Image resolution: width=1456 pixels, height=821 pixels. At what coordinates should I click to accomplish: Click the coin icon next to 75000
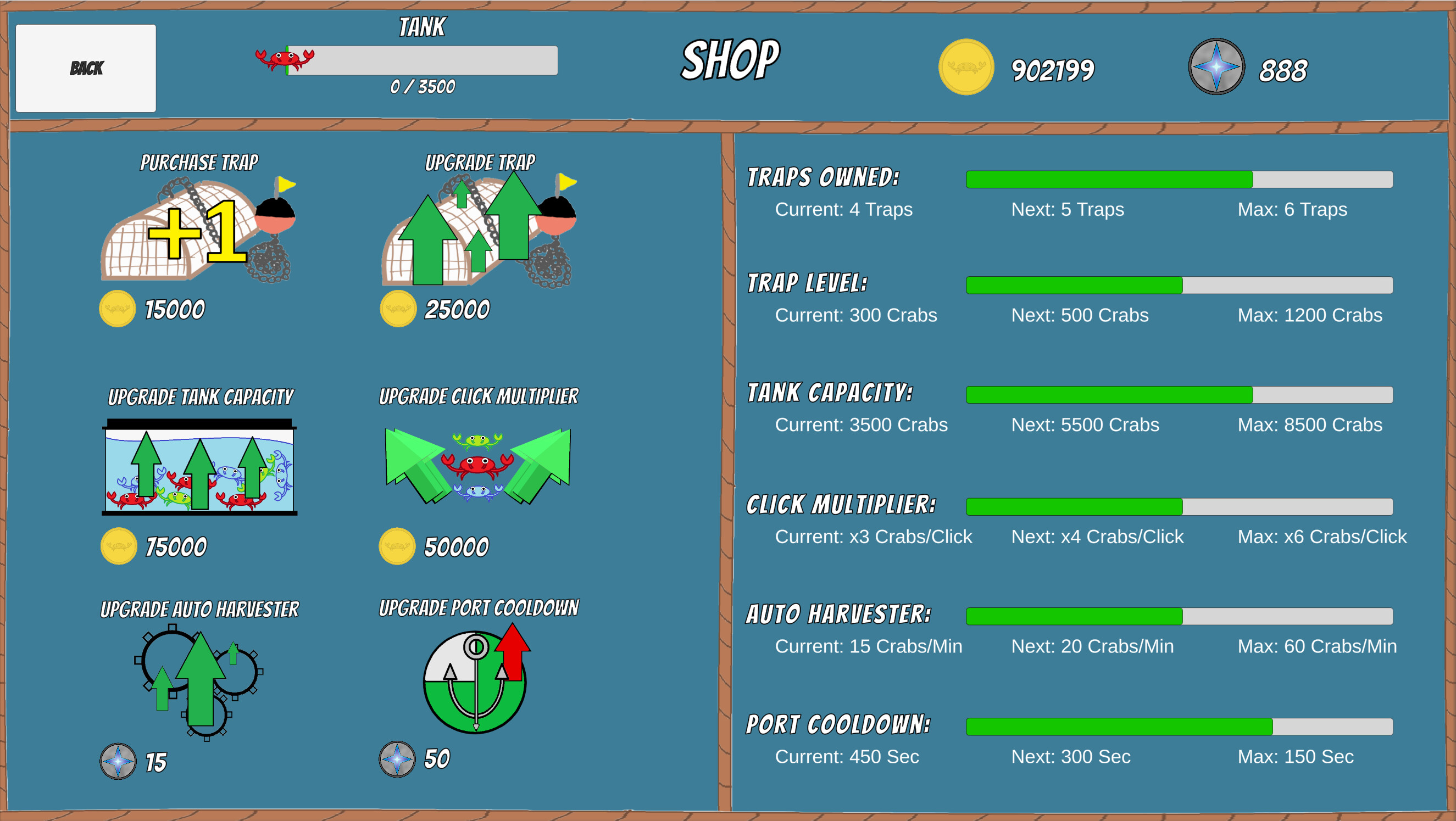pos(119,546)
